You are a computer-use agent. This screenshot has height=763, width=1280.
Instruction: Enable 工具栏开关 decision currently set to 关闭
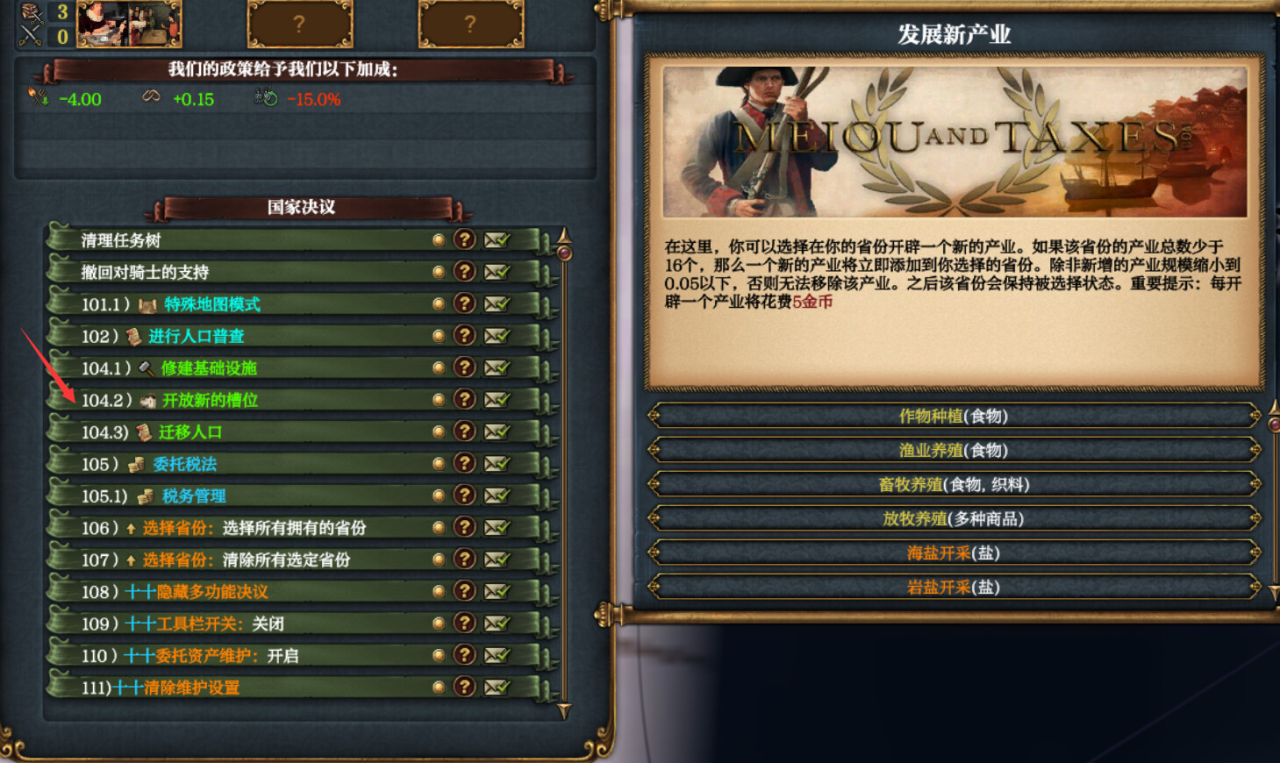200,624
